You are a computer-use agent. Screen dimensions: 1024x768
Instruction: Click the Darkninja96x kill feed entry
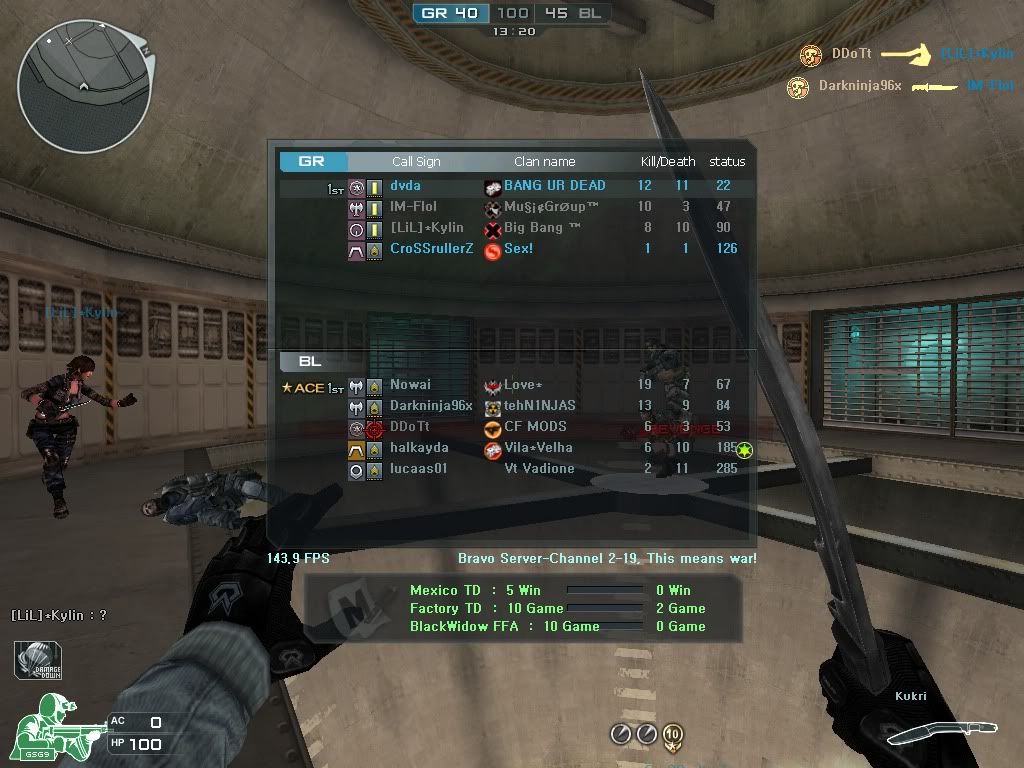point(901,86)
